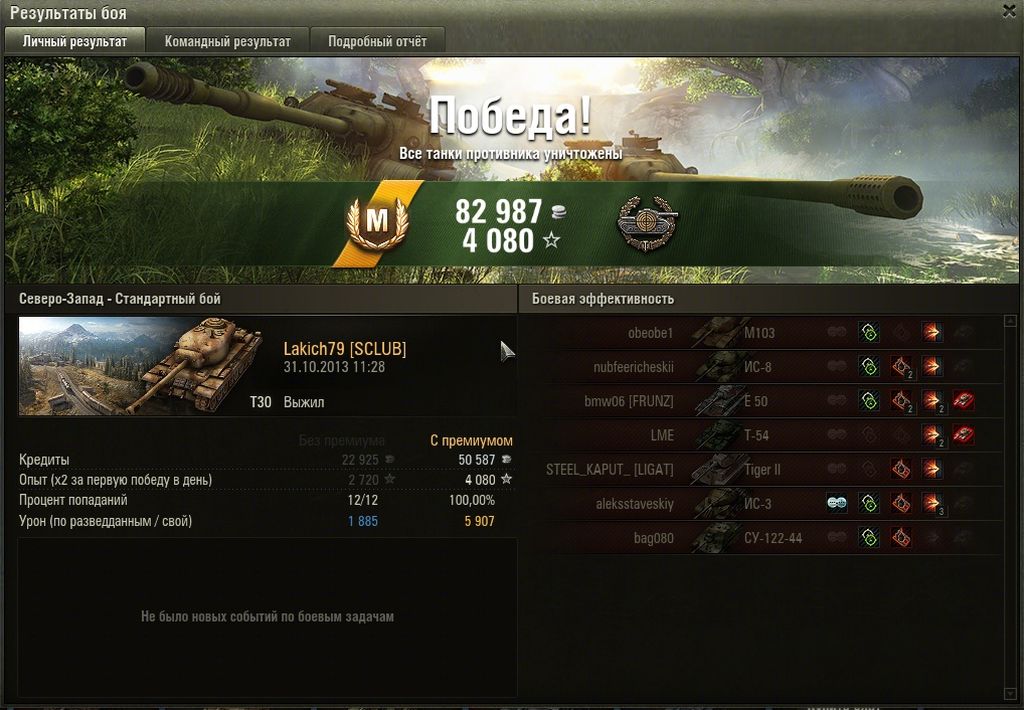Image resolution: width=1024 pixels, height=710 pixels.
Task: Select the bag080 СУ-122-44 row
Action: tap(760, 538)
